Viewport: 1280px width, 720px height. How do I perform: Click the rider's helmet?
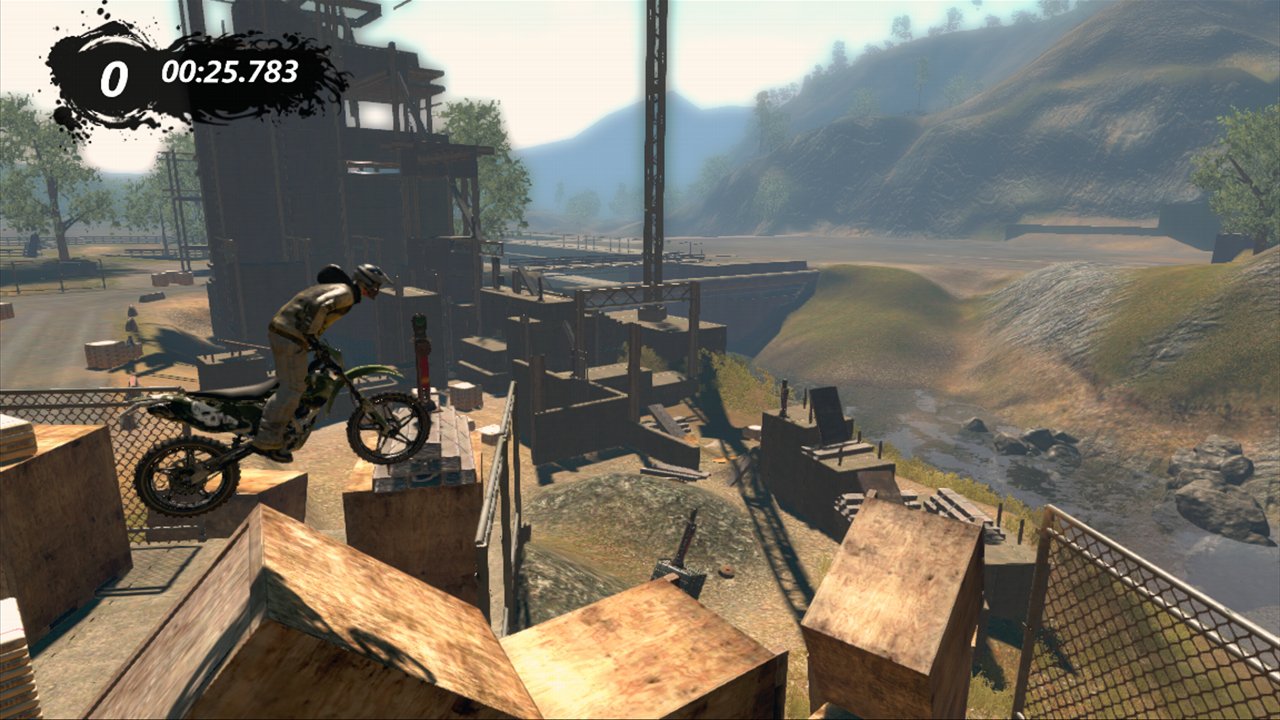pyautogui.click(x=371, y=280)
